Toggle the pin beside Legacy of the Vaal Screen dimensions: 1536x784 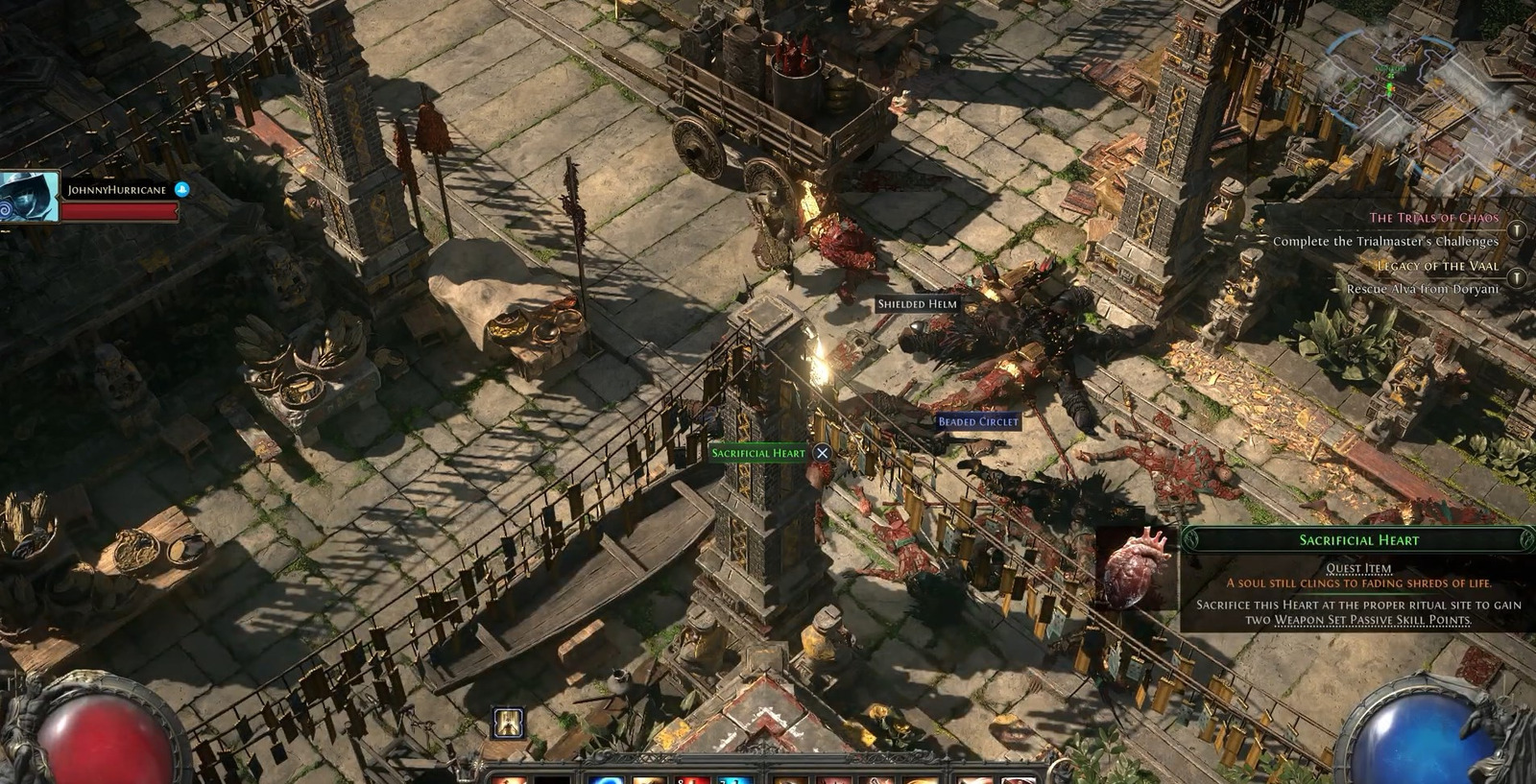click(x=1517, y=278)
